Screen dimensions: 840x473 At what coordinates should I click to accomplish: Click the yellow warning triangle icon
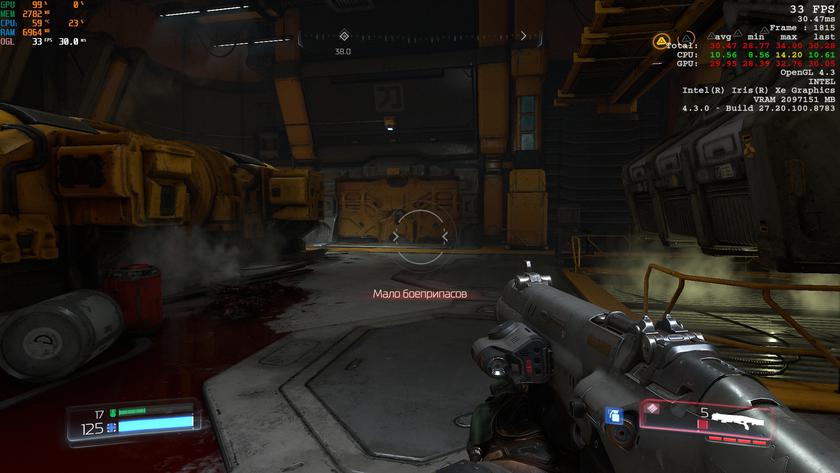[x=661, y=41]
